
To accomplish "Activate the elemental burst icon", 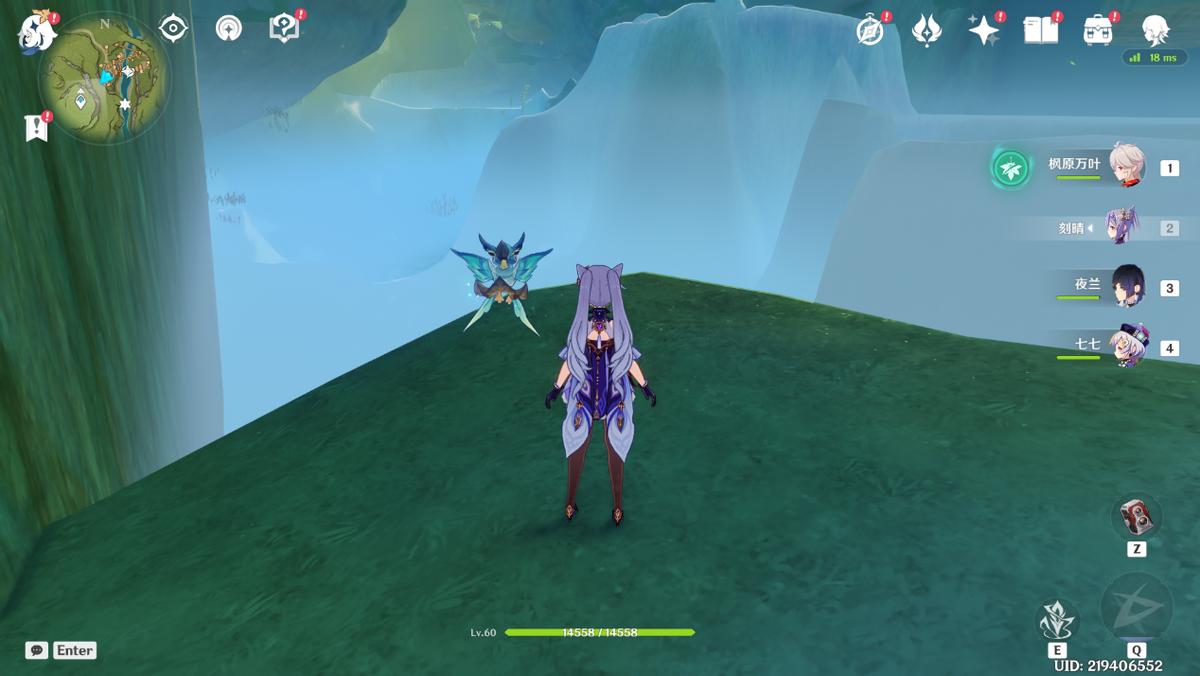I will (x=1136, y=607).
